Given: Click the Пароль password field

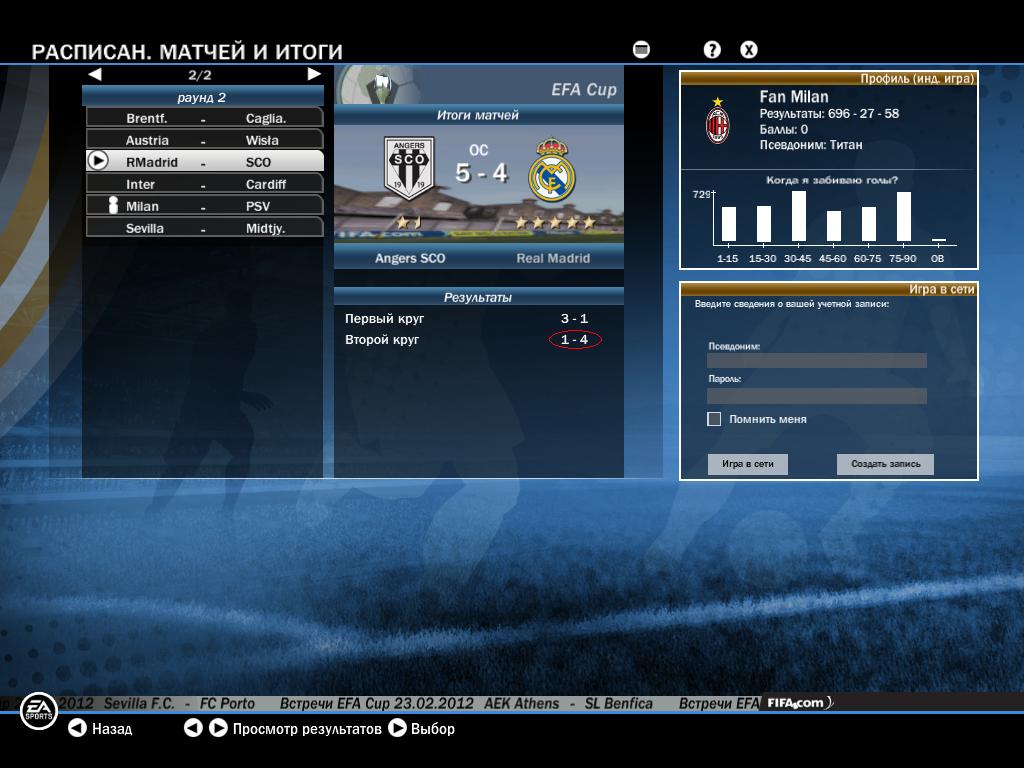Looking at the screenshot, I should [816, 396].
